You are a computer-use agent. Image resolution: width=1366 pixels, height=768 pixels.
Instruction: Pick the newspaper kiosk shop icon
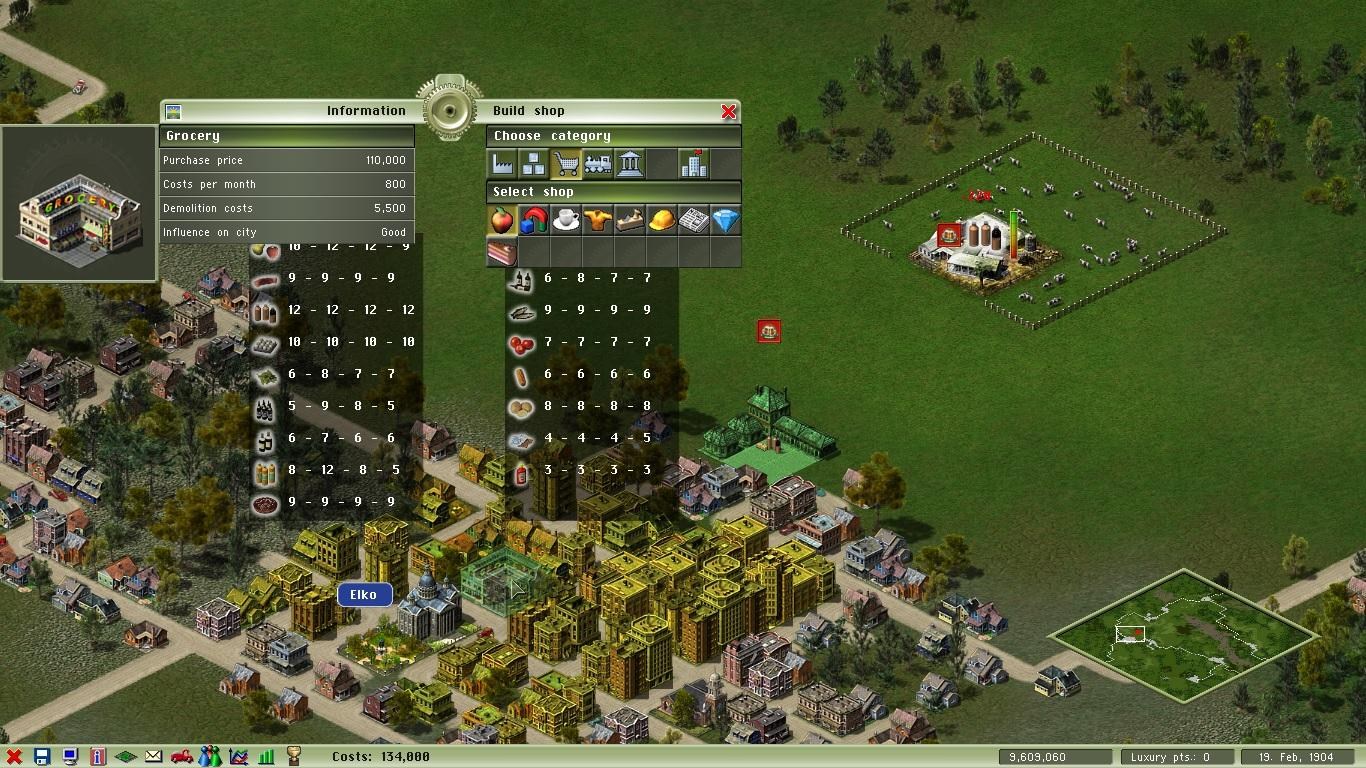tap(693, 218)
